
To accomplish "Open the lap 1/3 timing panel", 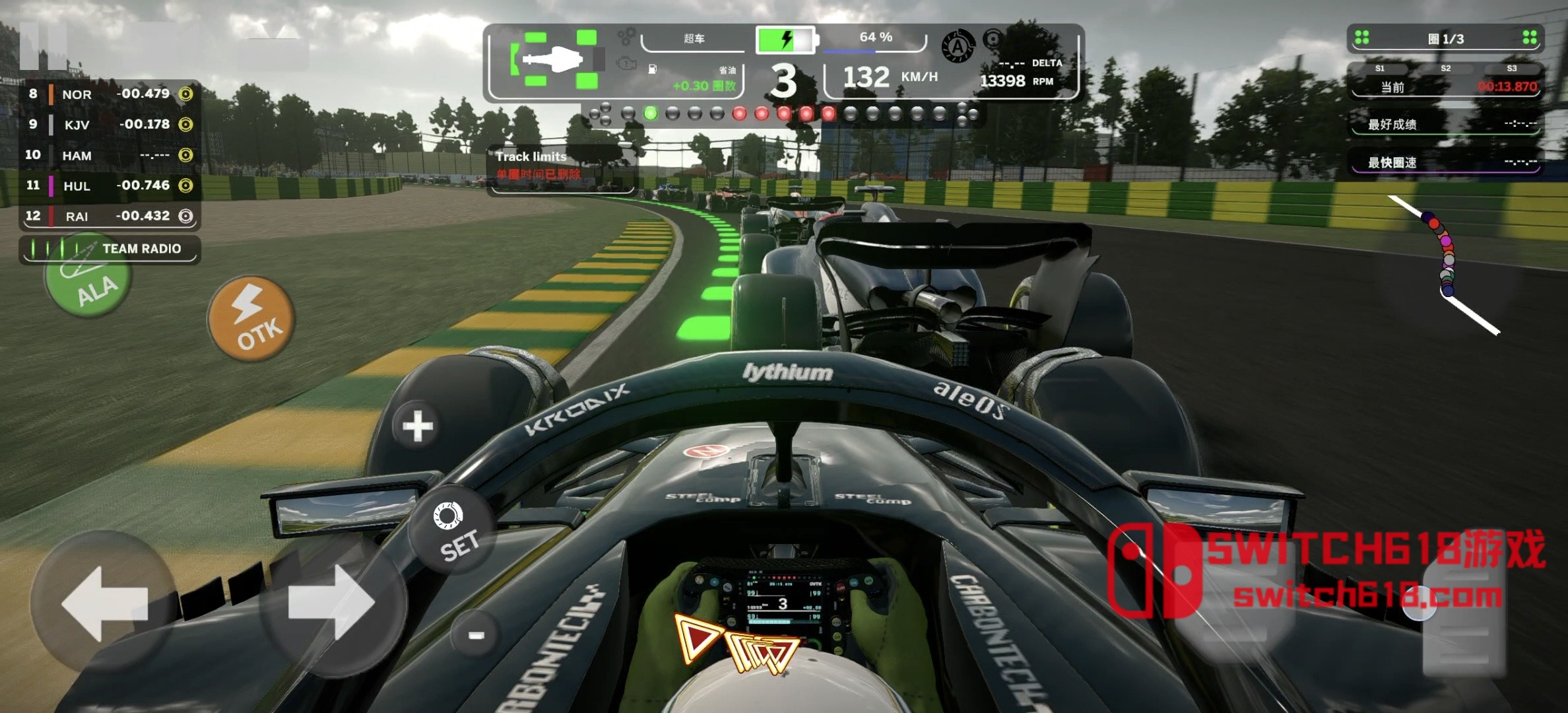I will (1445, 39).
